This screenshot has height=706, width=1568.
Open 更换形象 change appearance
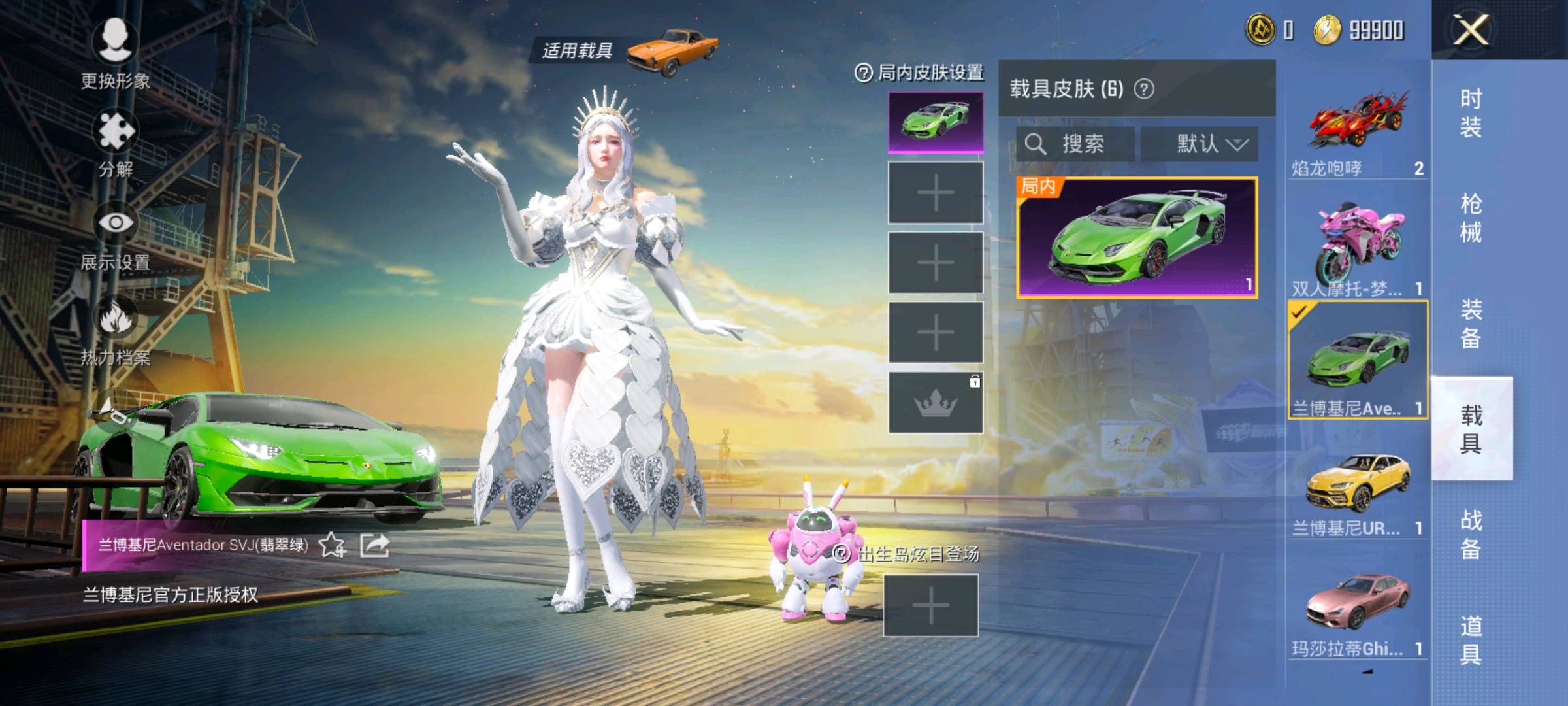116,52
